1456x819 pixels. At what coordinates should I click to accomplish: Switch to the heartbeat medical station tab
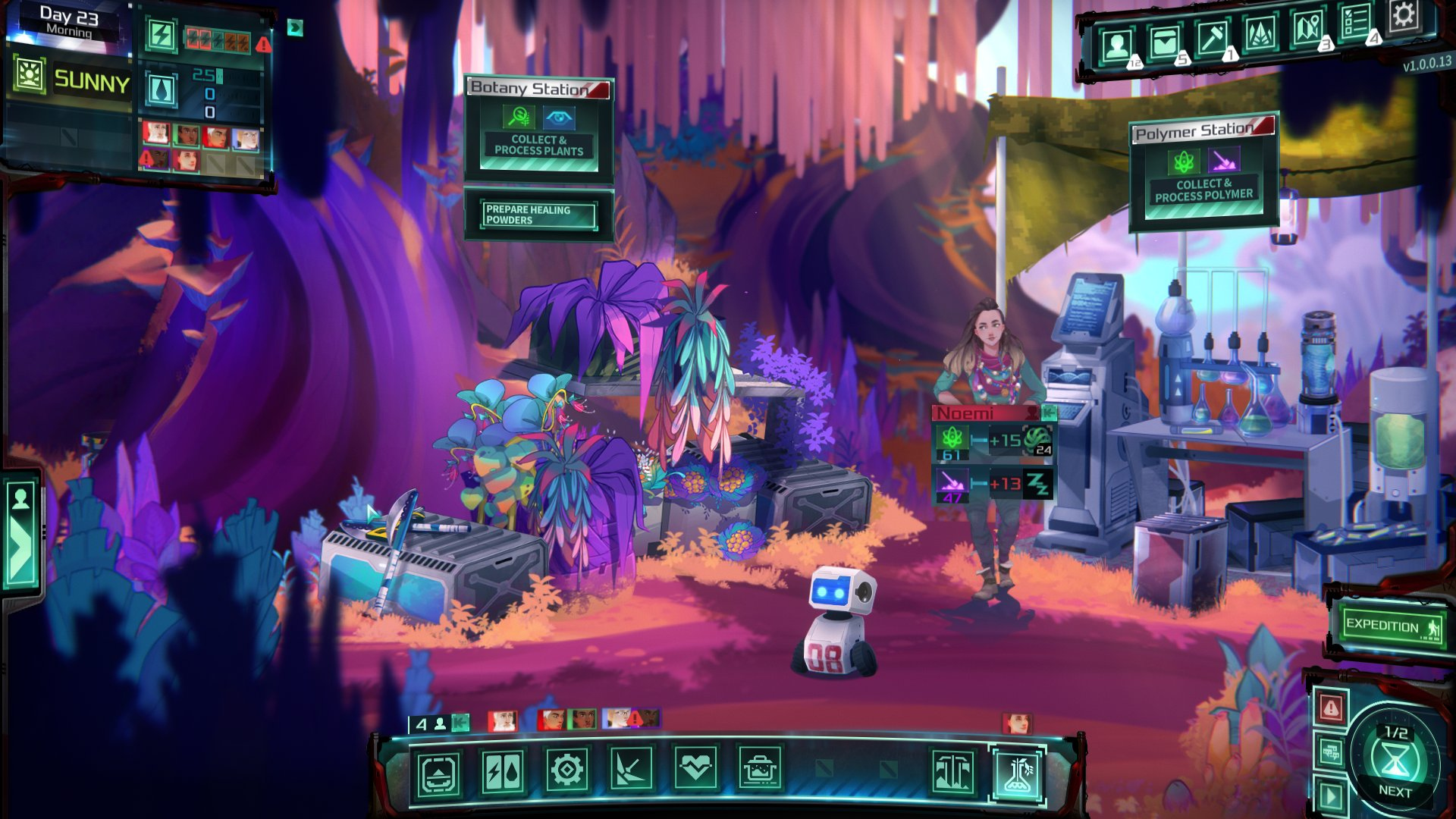[695, 771]
